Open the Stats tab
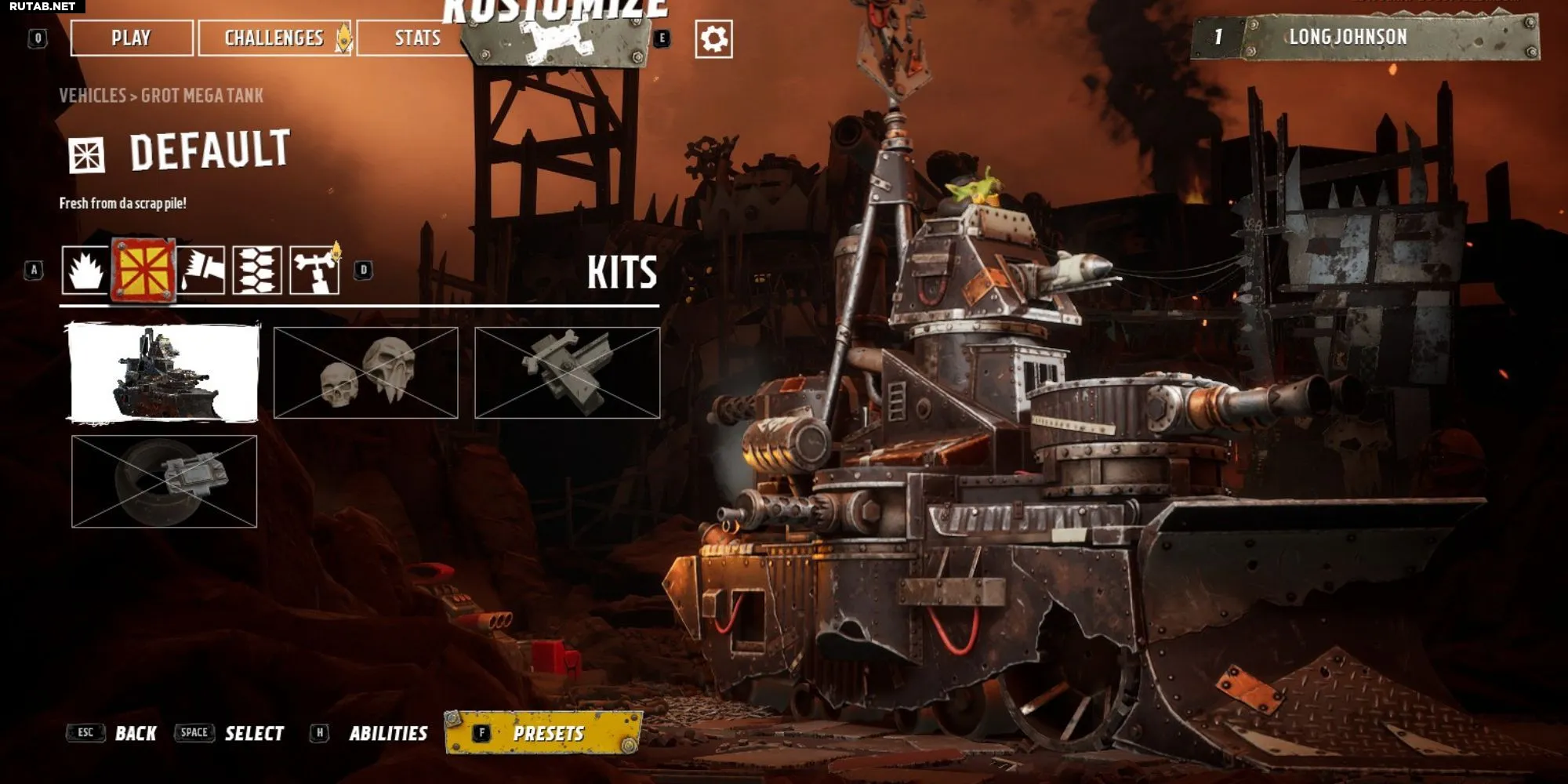 pyautogui.click(x=416, y=38)
